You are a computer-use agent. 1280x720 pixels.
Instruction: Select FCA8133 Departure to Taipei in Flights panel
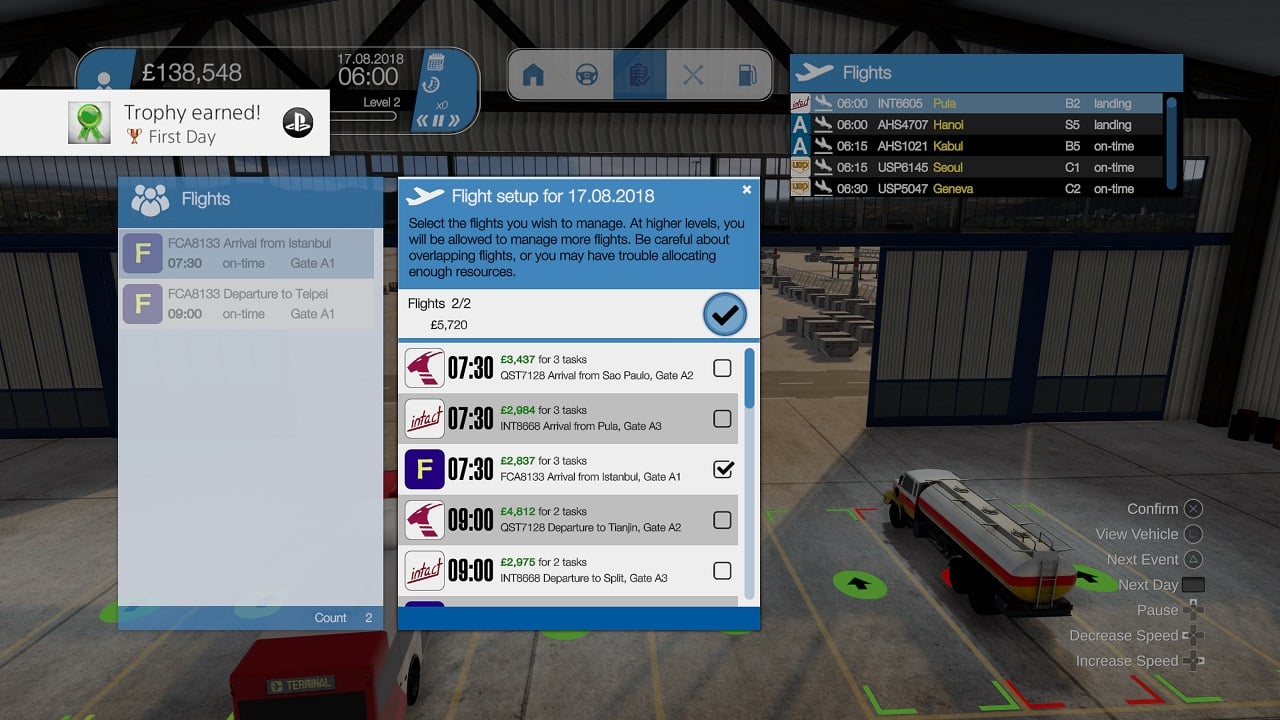pos(246,304)
